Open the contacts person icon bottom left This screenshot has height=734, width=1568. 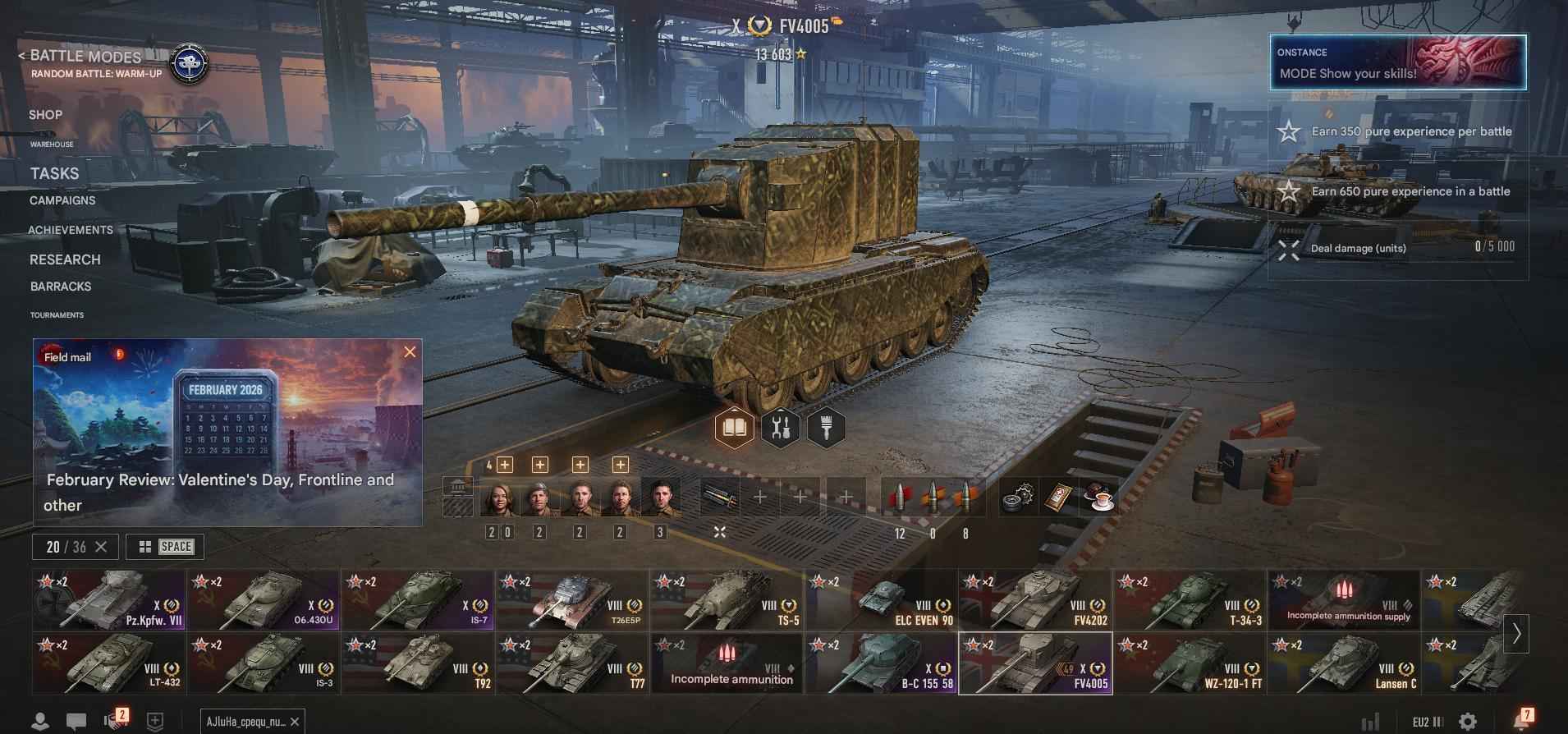(41, 719)
